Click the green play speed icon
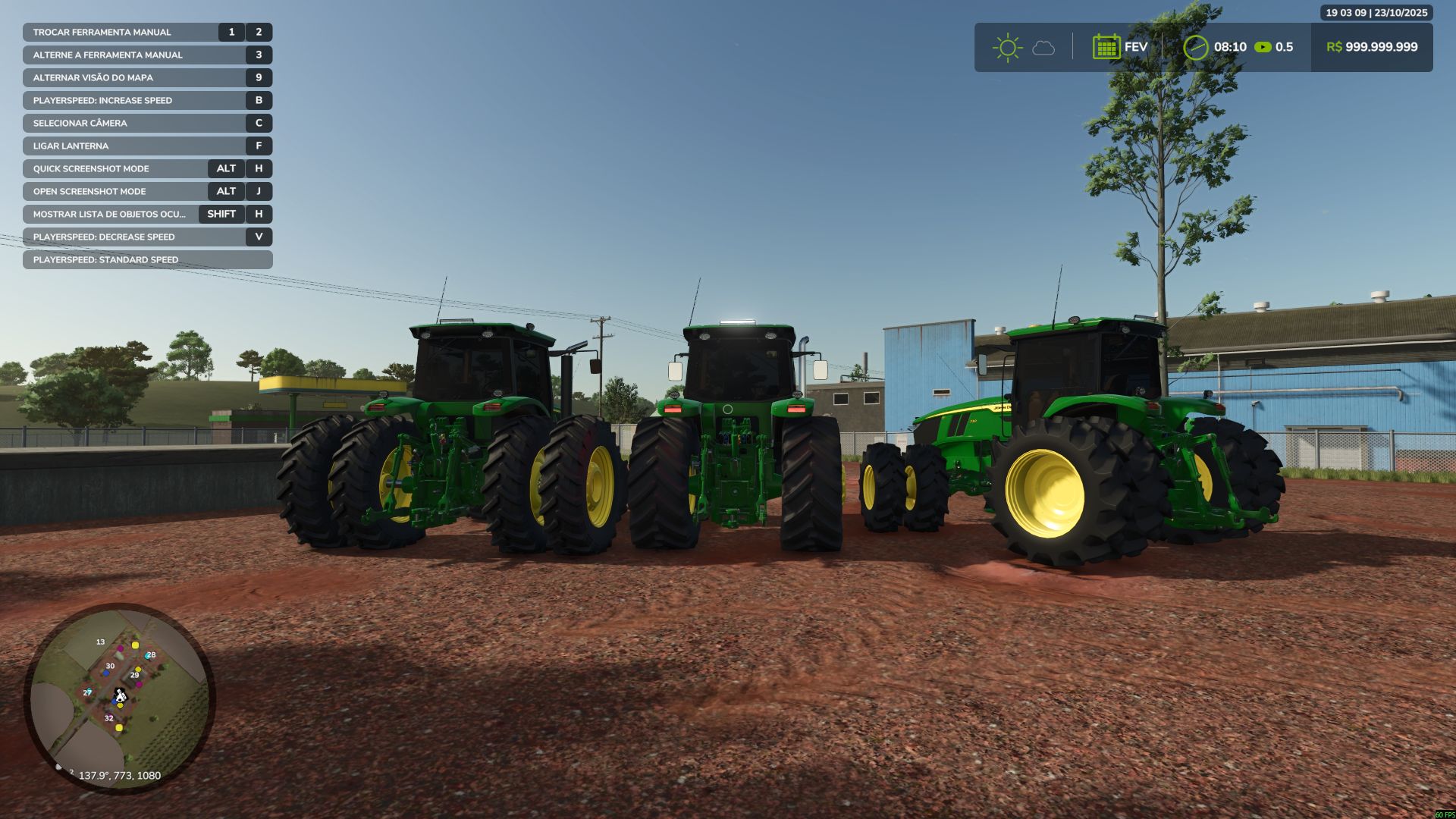 [1262, 47]
